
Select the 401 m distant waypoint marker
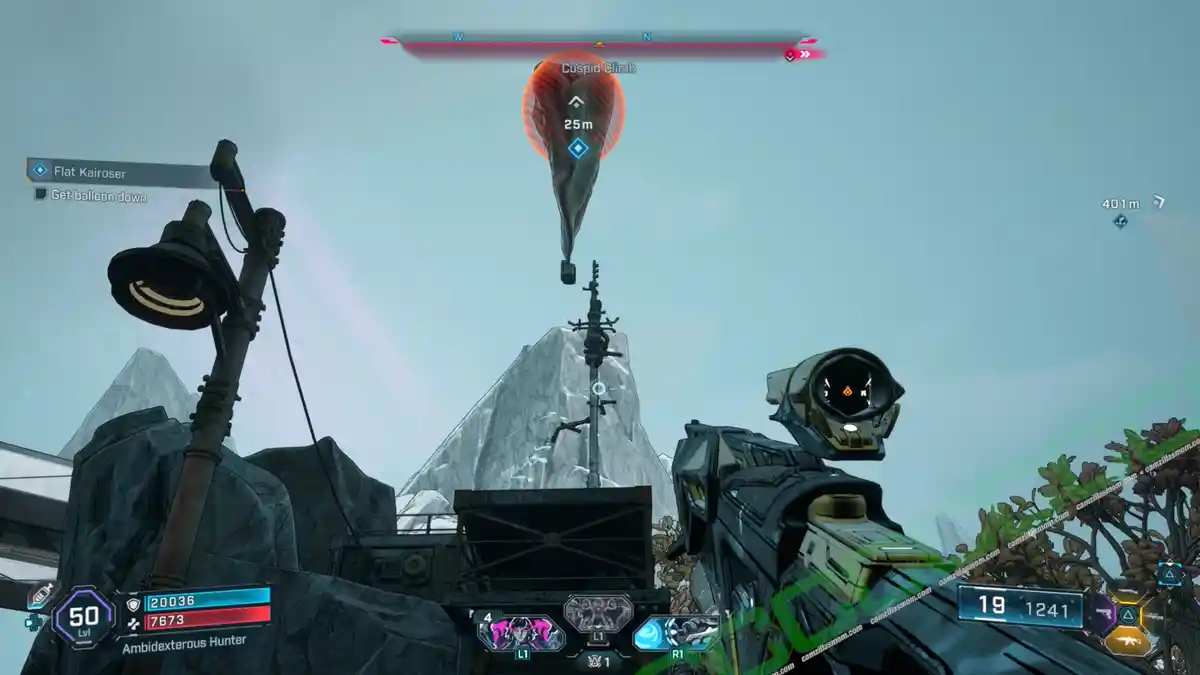point(1121,220)
